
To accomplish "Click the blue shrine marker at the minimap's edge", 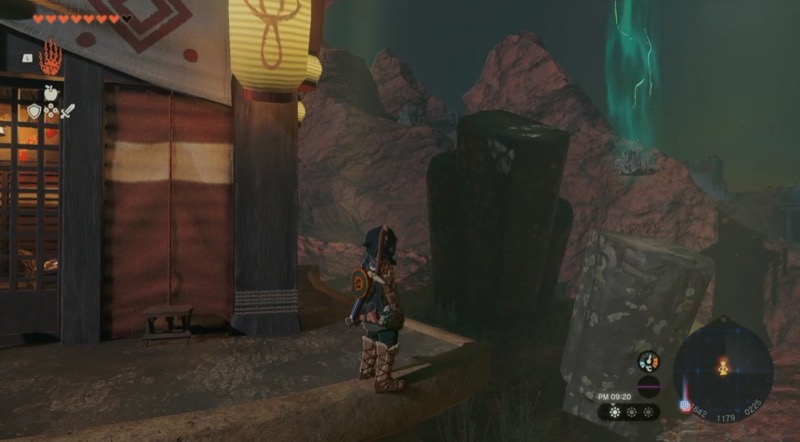I will 685,406.
